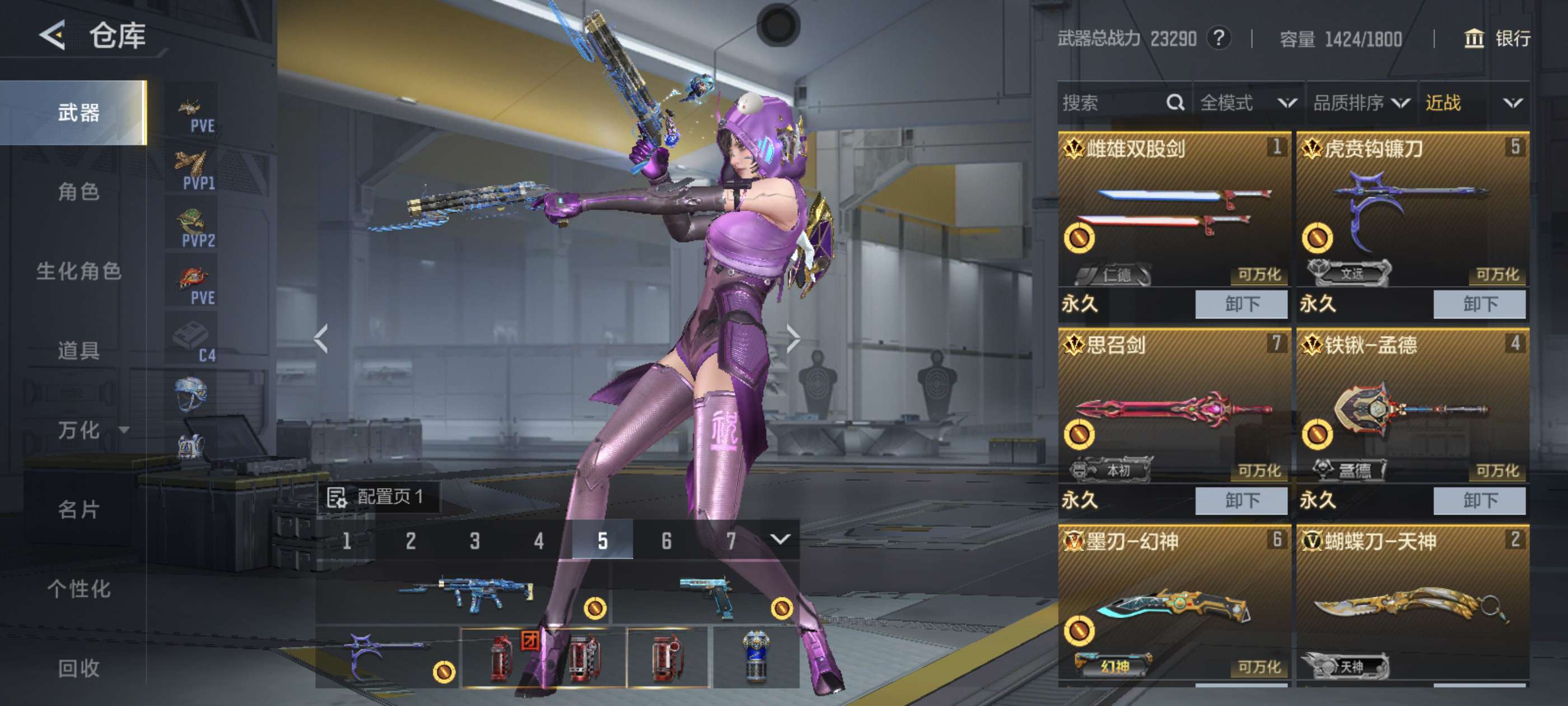1568x706 pixels.
Task: Open the 银行 bank
Action: 1497,39
